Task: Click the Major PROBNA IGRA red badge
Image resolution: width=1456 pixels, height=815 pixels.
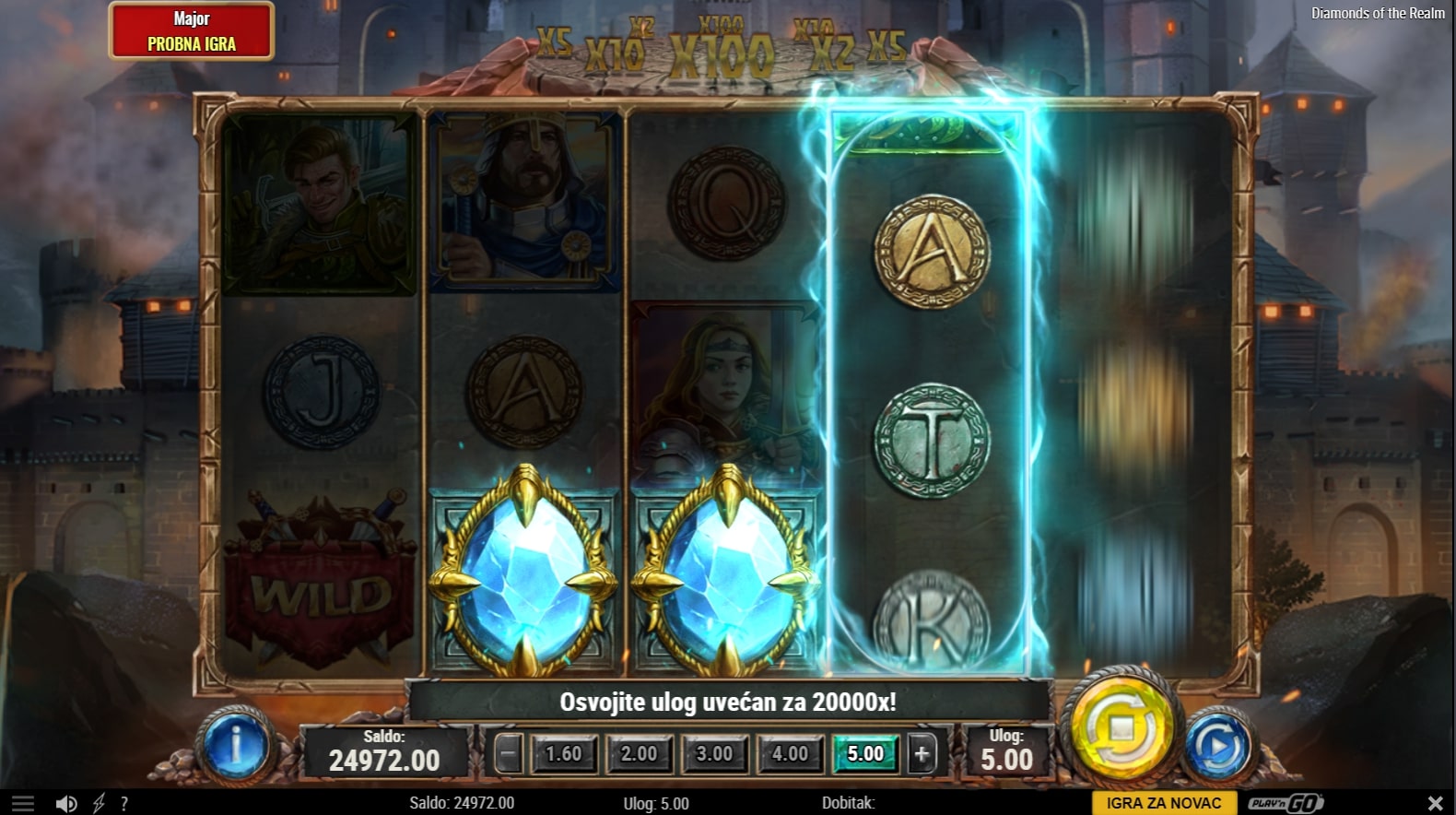Action: 192,31
